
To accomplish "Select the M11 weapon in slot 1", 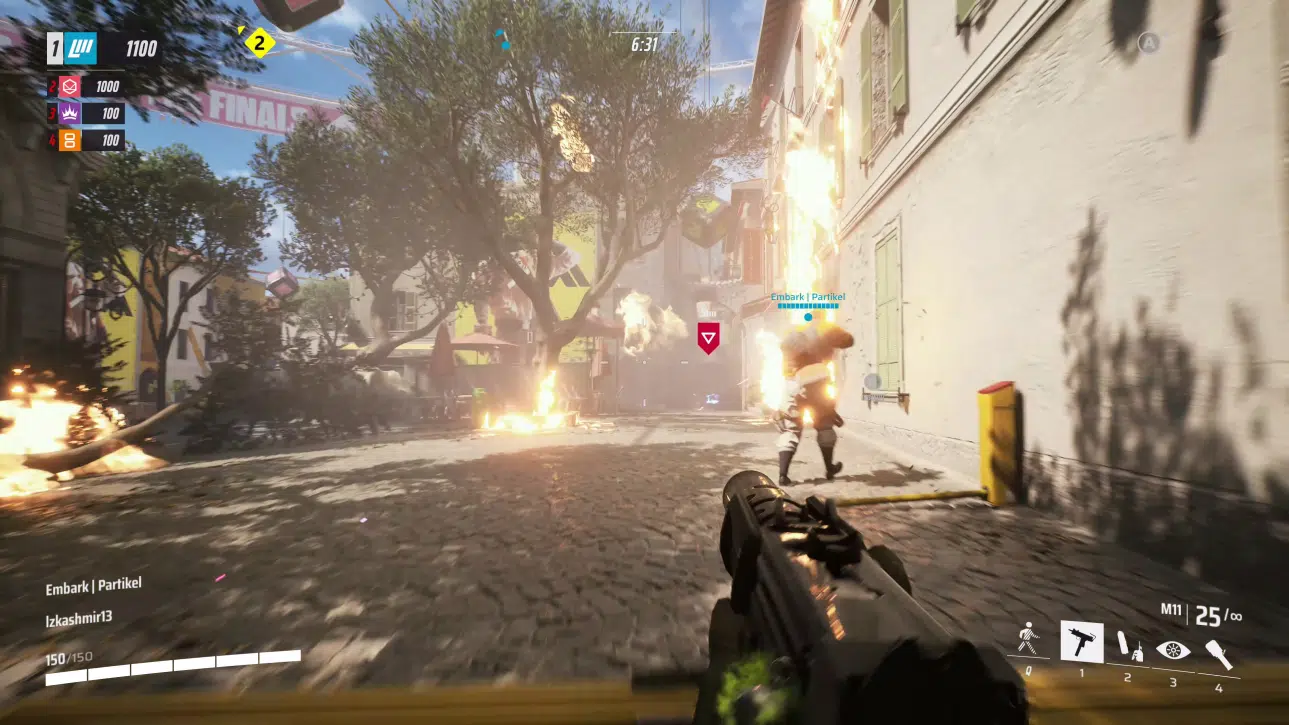I will [1084, 640].
